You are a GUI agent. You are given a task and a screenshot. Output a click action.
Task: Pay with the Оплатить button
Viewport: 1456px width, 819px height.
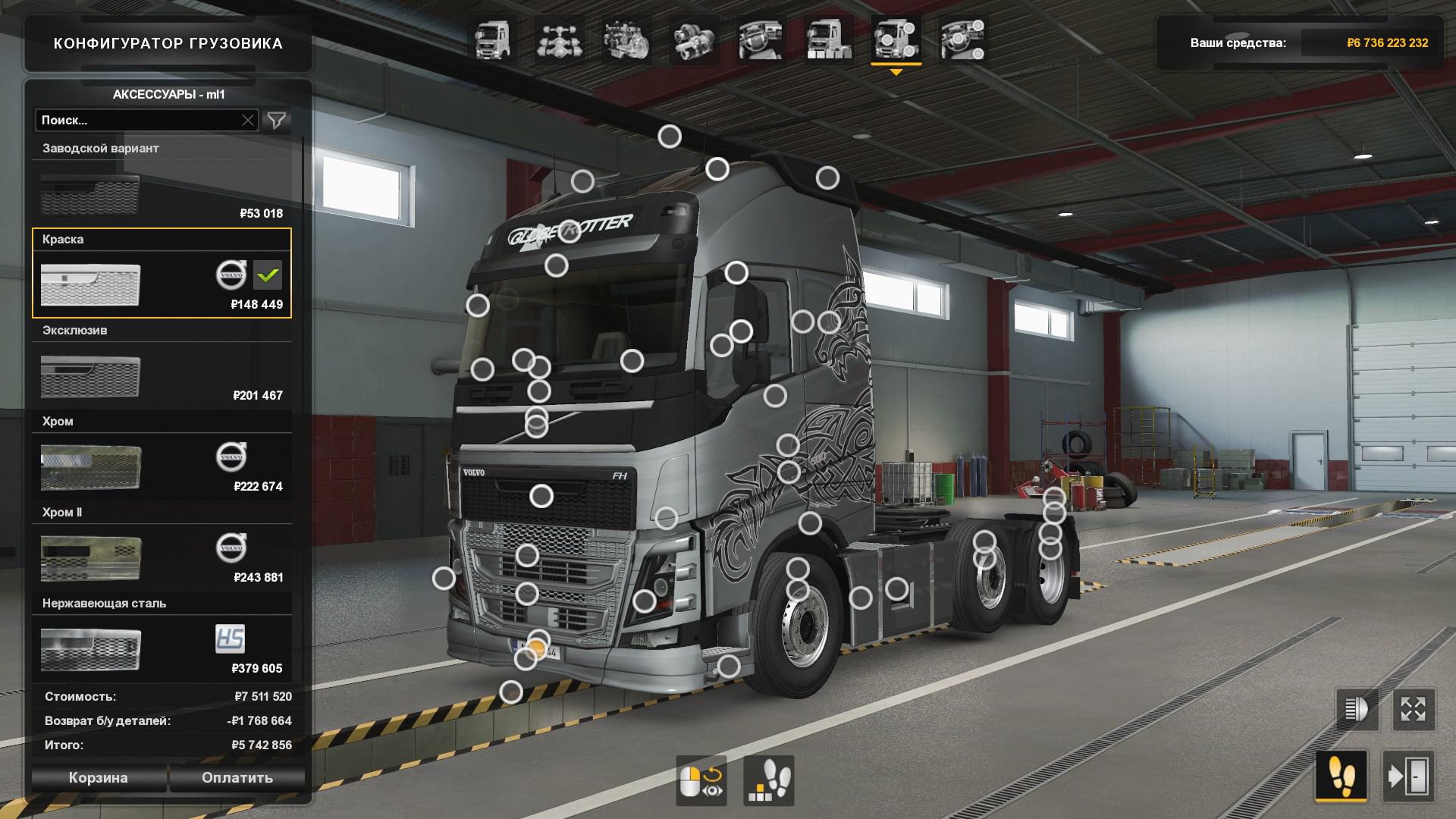click(237, 778)
